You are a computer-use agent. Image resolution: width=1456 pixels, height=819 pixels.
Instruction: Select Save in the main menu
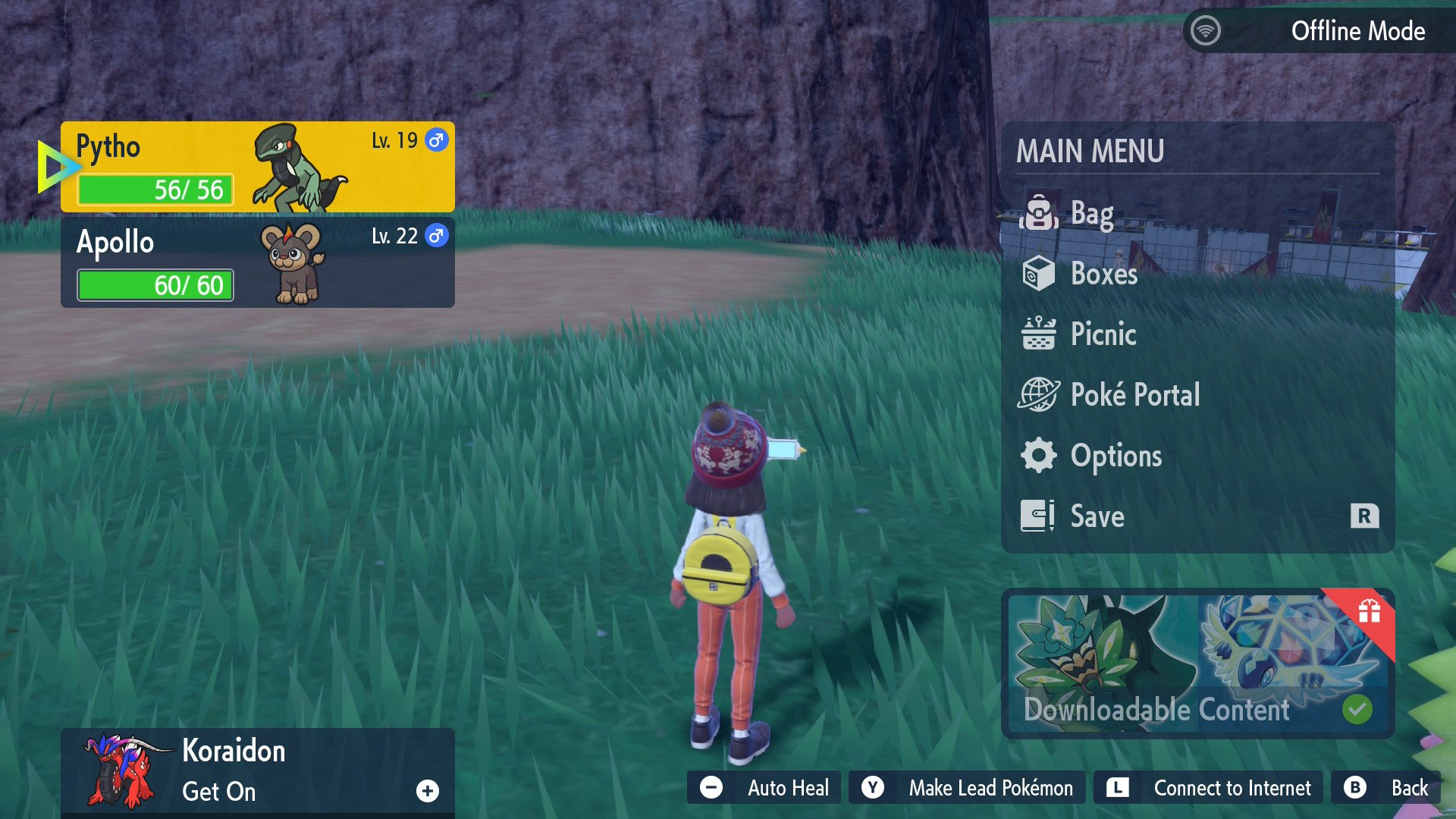(1097, 516)
